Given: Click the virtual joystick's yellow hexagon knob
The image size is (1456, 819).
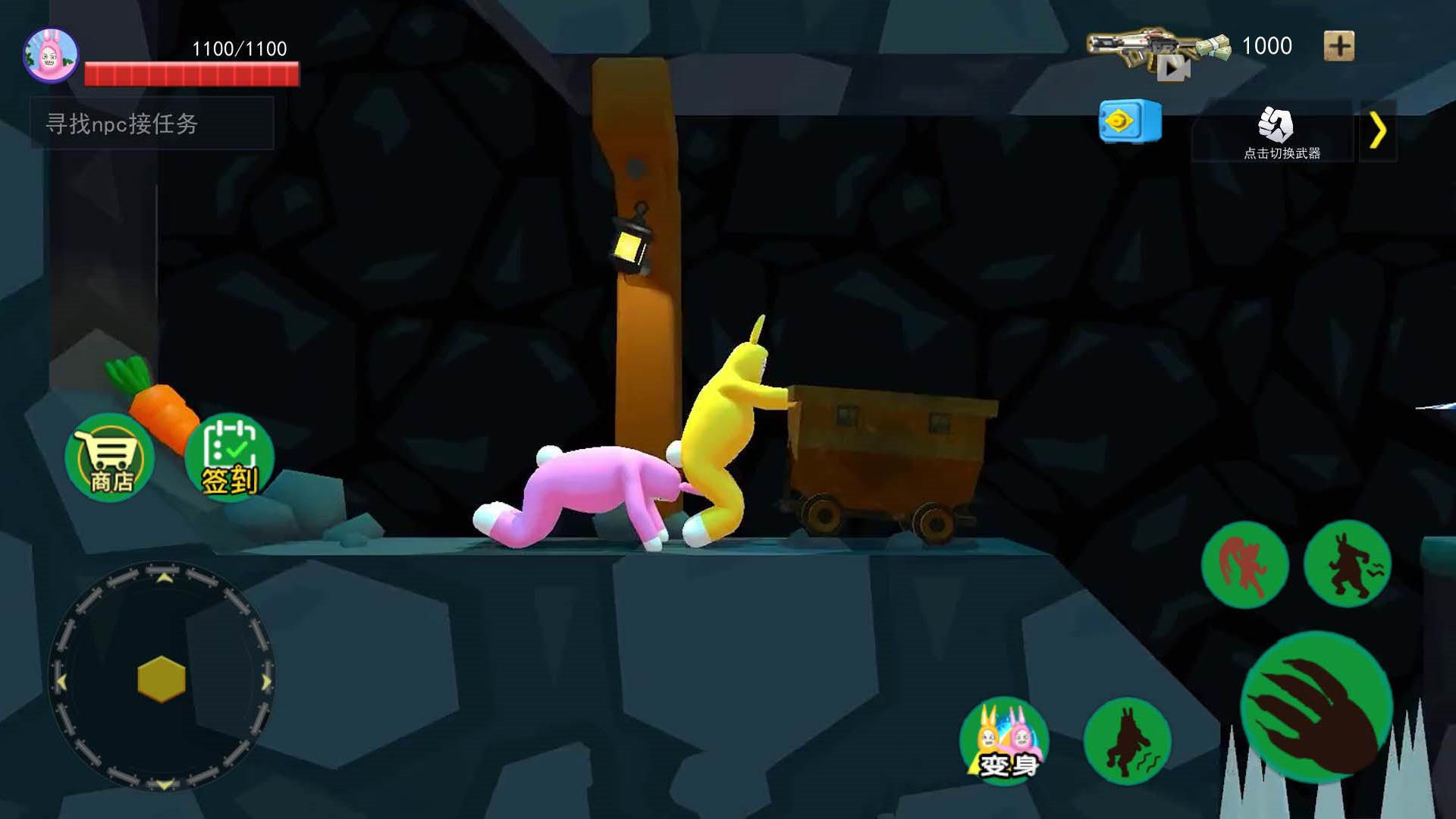Looking at the screenshot, I should point(162,678).
